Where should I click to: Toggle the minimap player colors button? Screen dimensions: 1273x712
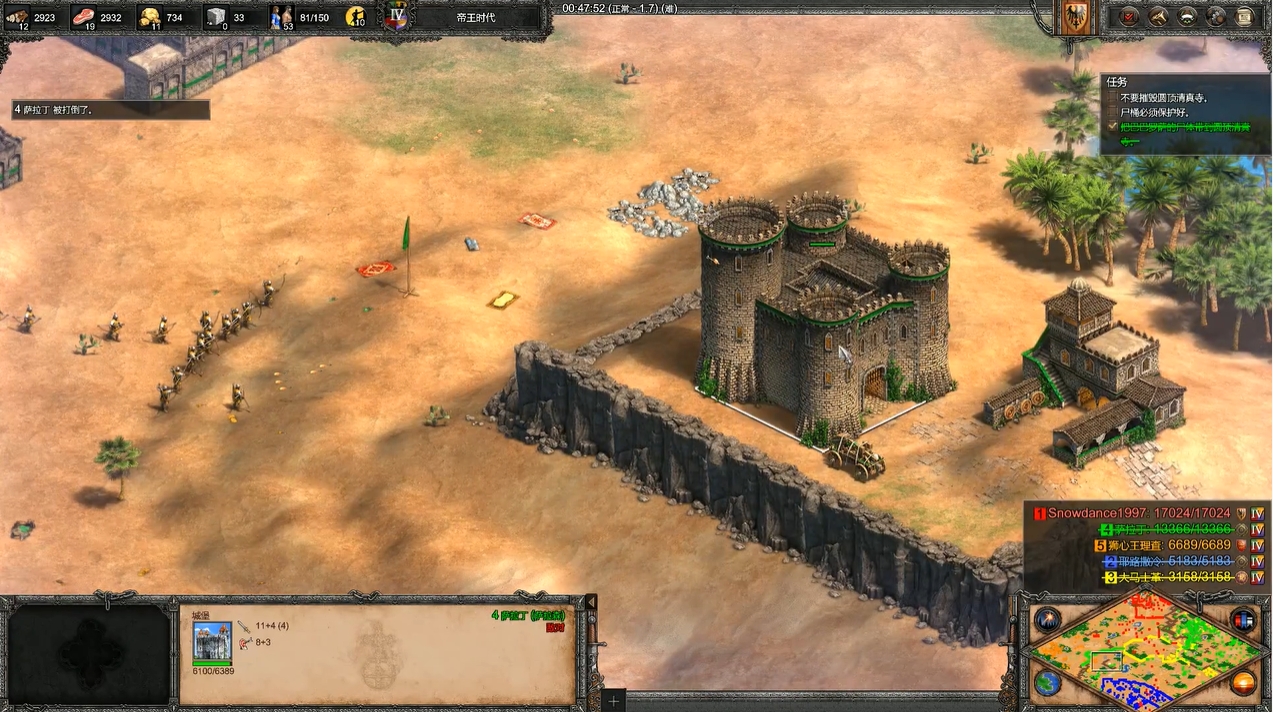coord(1243,619)
